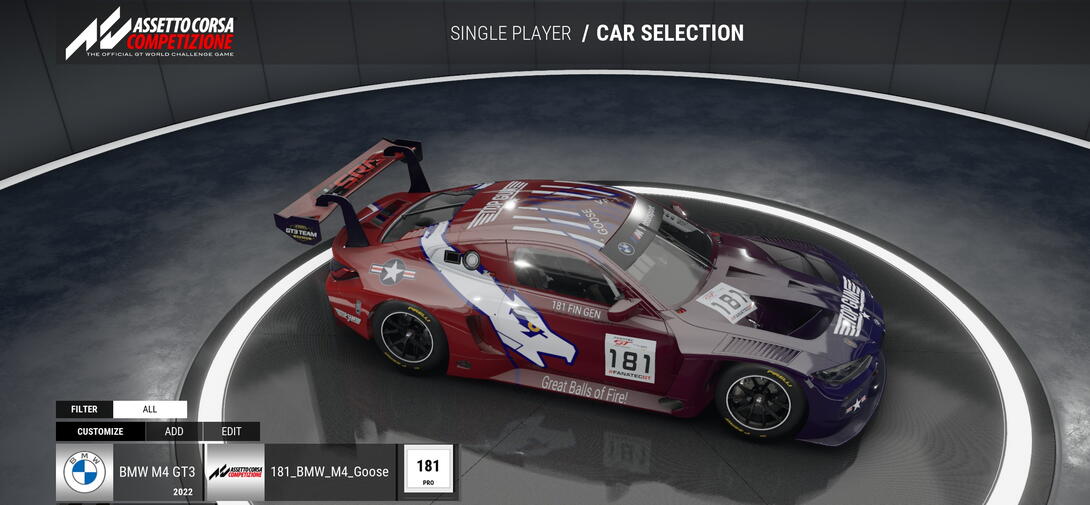Go back via the SINGLE PLAYER breadcrumb
This screenshot has height=505, width=1090.
(510, 33)
